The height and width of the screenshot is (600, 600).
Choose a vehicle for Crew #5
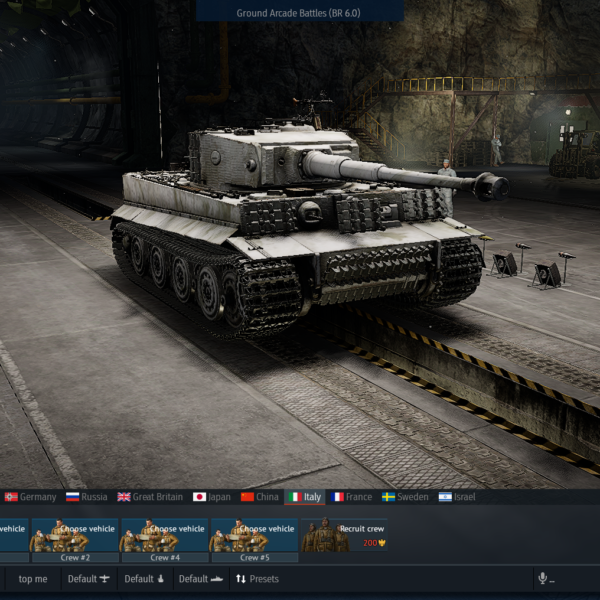[x=253, y=536]
